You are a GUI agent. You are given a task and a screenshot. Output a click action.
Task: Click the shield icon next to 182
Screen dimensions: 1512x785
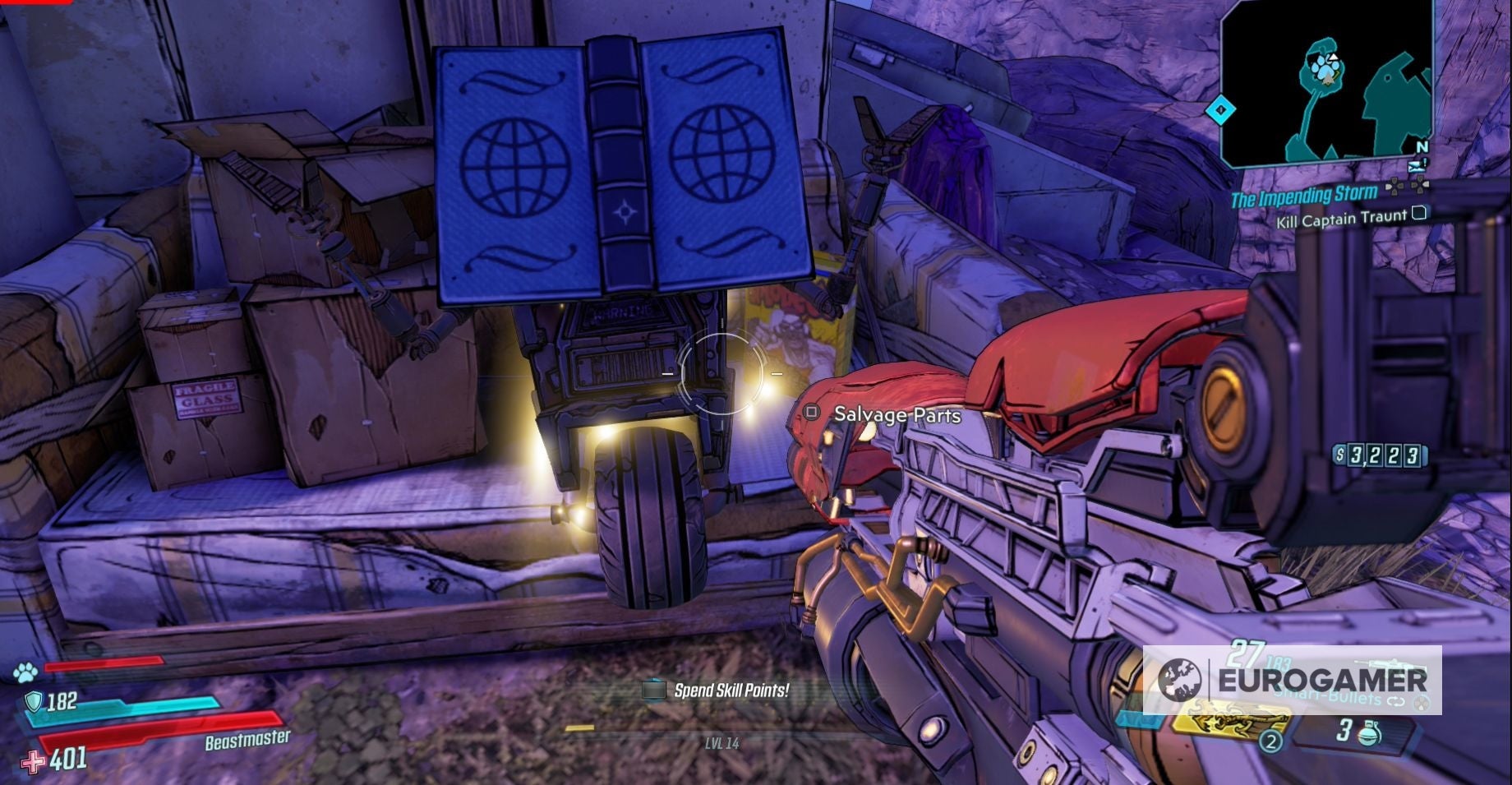pyautogui.click(x=35, y=702)
